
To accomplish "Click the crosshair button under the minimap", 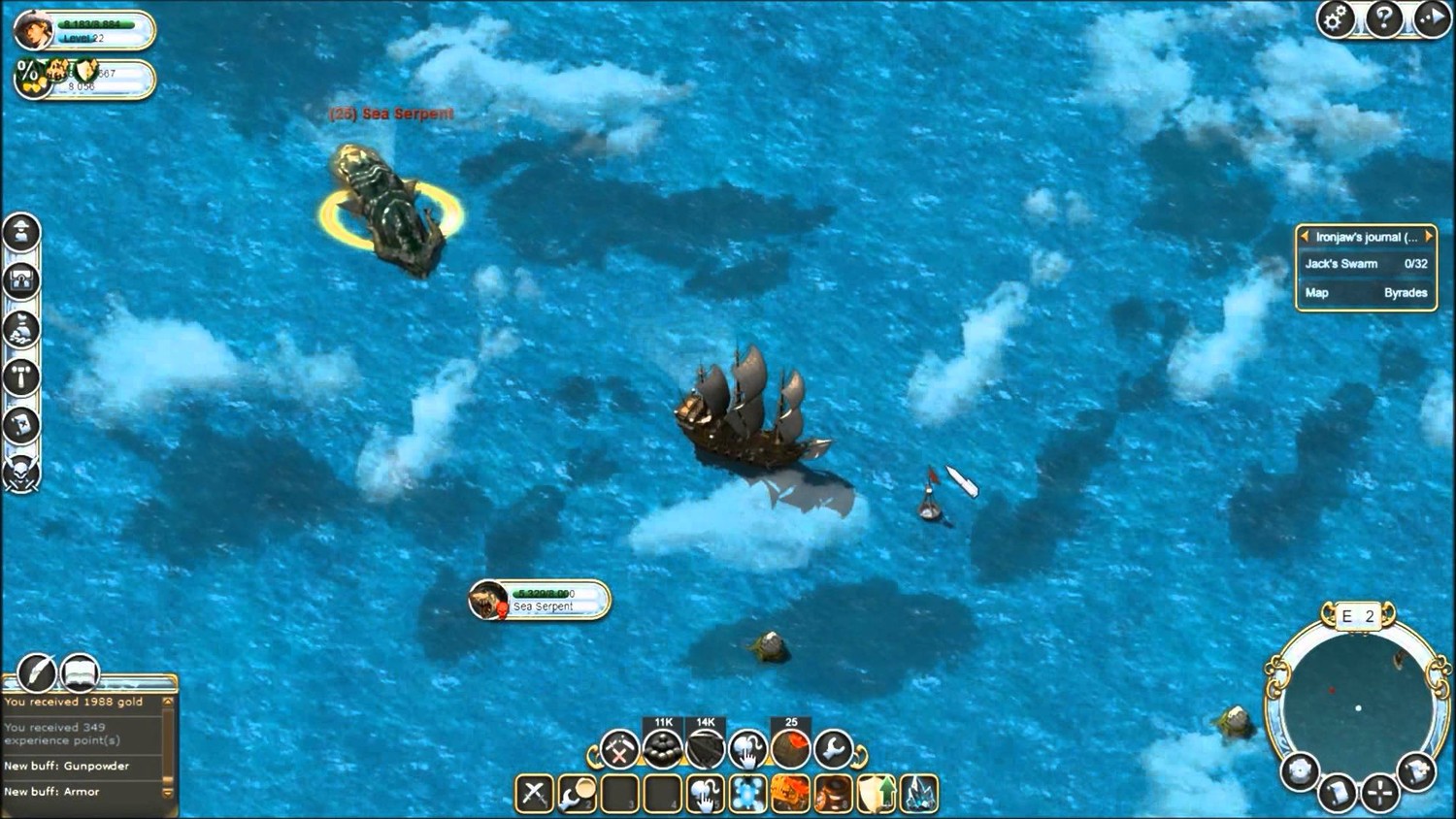I will (x=1378, y=794).
